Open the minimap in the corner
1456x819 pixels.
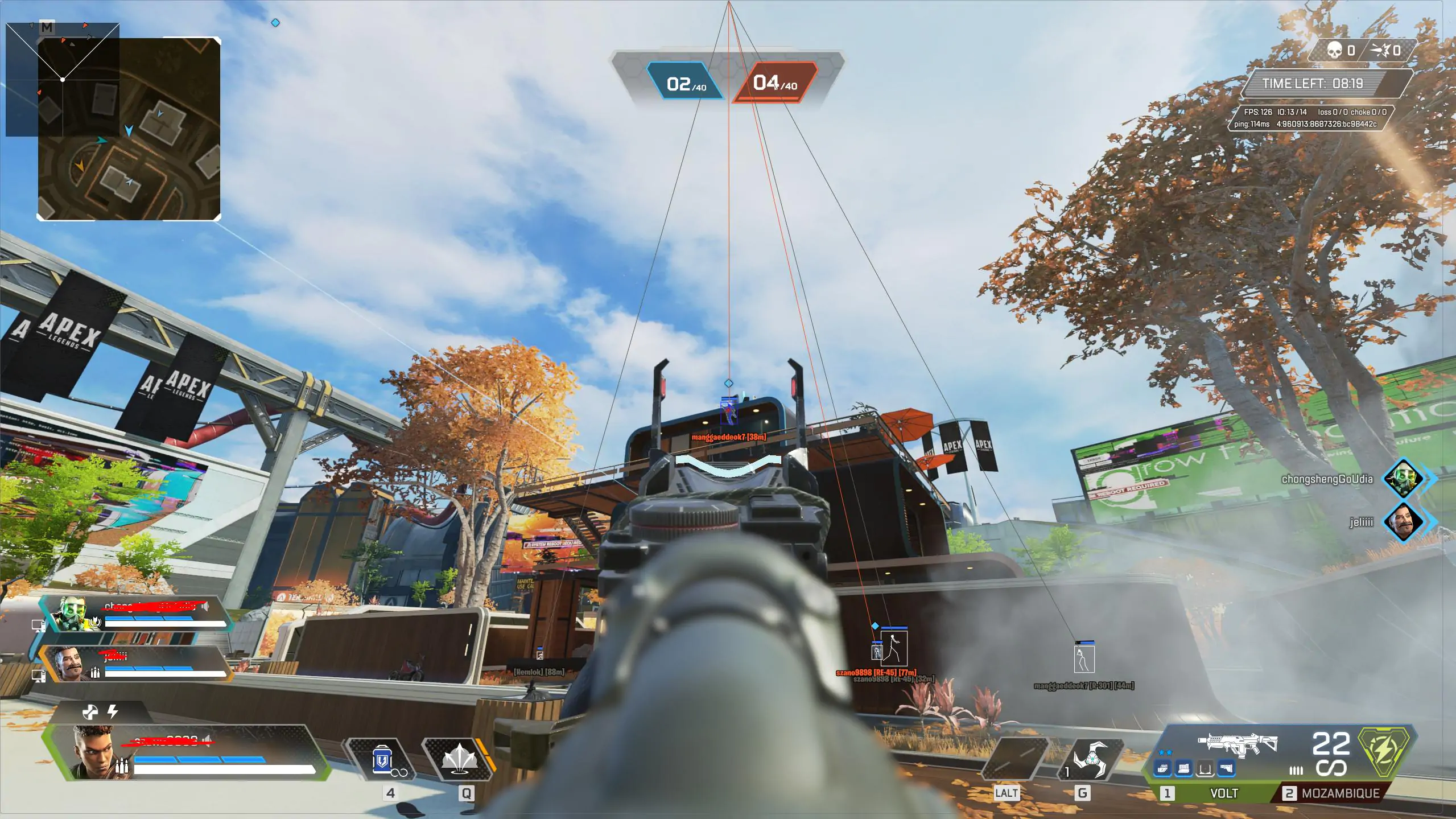[x=129, y=129]
